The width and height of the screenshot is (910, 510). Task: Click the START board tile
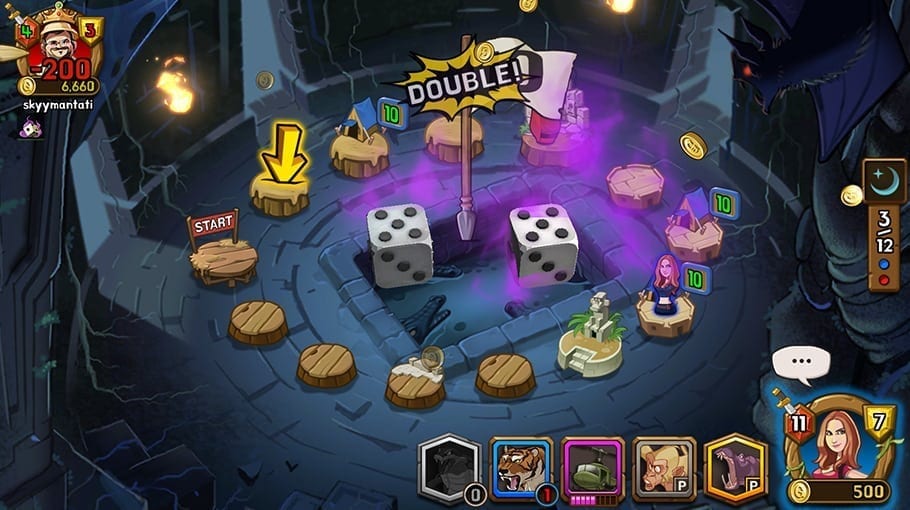click(223, 260)
